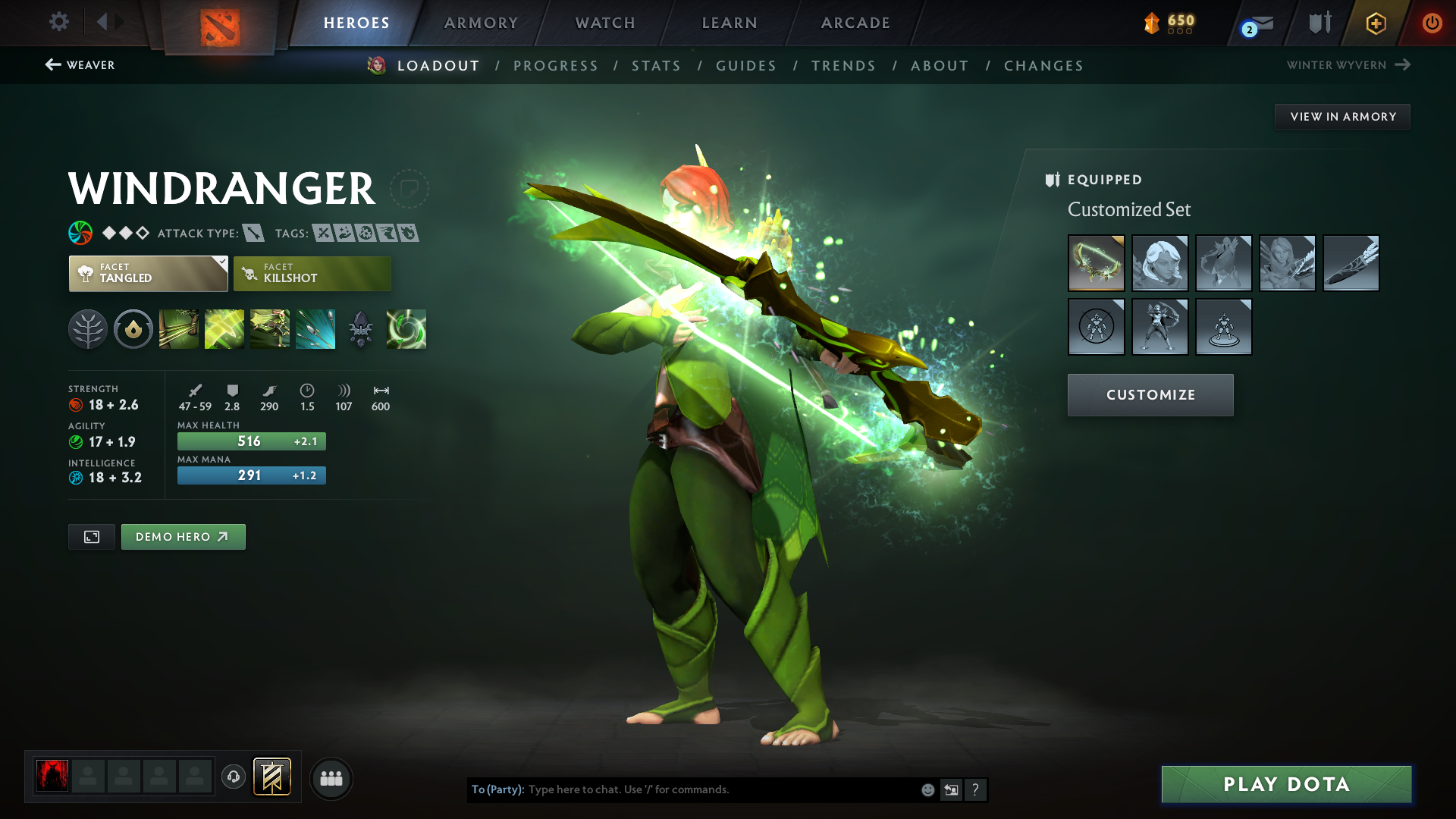Select the Shackleshot ability icon
This screenshot has height=819, width=1456.
point(178,328)
